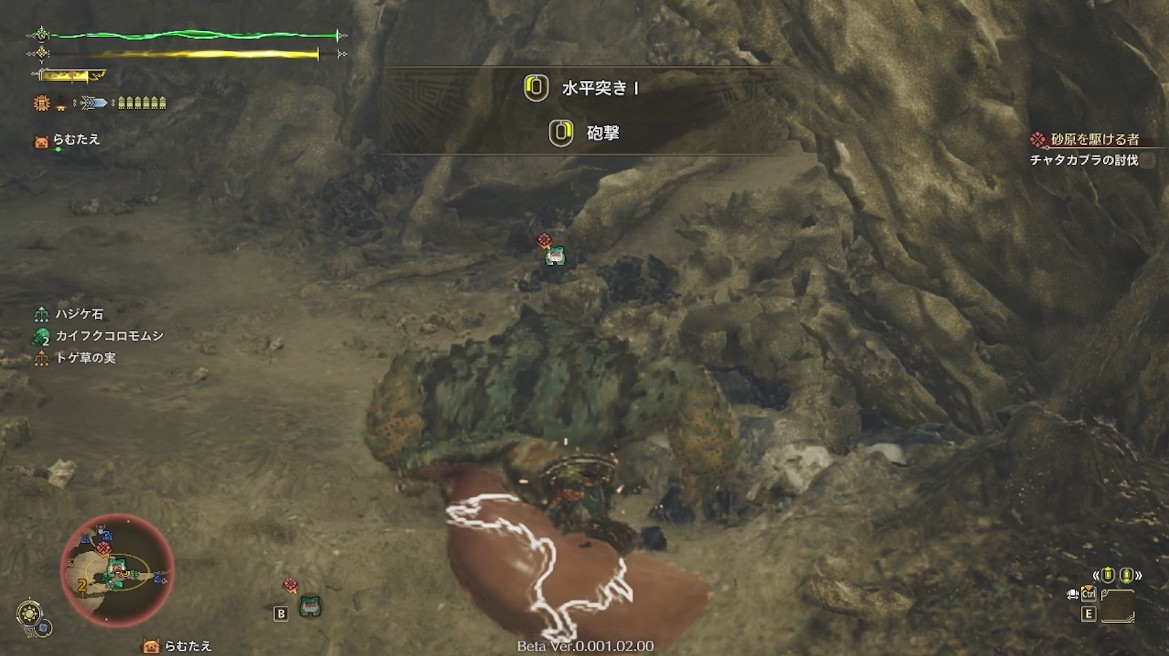Choose カイフクコロモムシ from the gather list

pos(97,336)
